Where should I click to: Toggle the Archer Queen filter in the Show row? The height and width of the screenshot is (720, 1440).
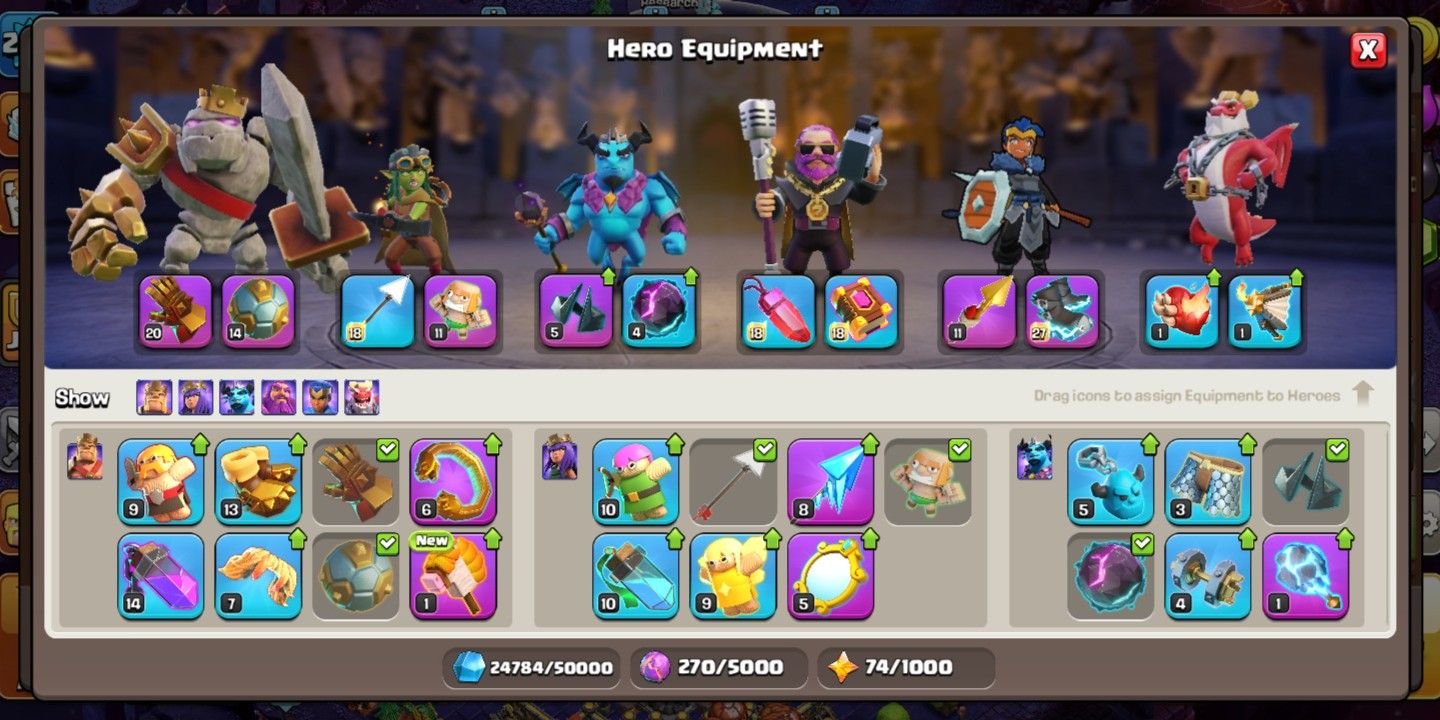coord(194,397)
